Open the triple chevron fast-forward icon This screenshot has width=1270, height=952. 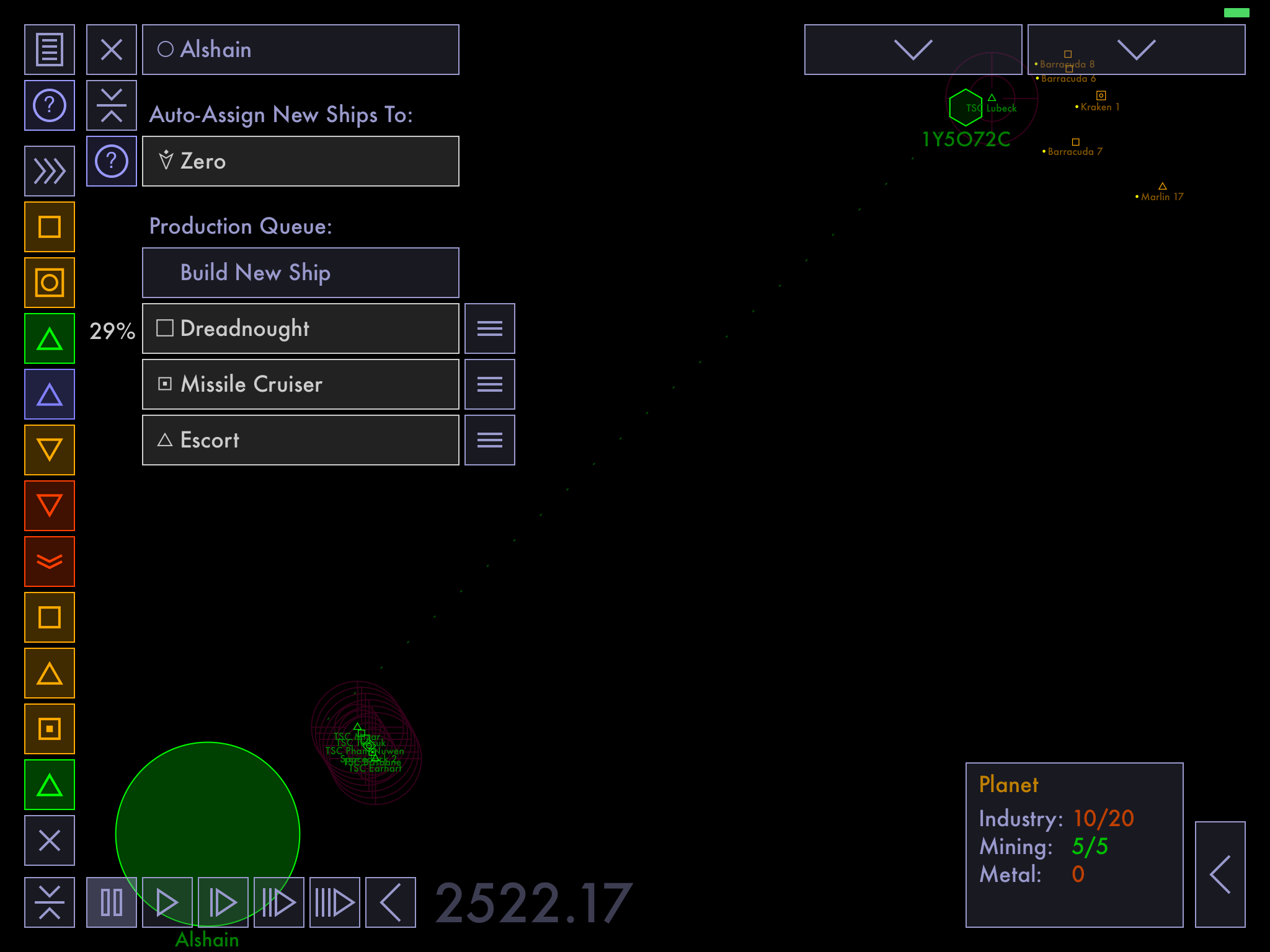pyautogui.click(x=50, y=171)
